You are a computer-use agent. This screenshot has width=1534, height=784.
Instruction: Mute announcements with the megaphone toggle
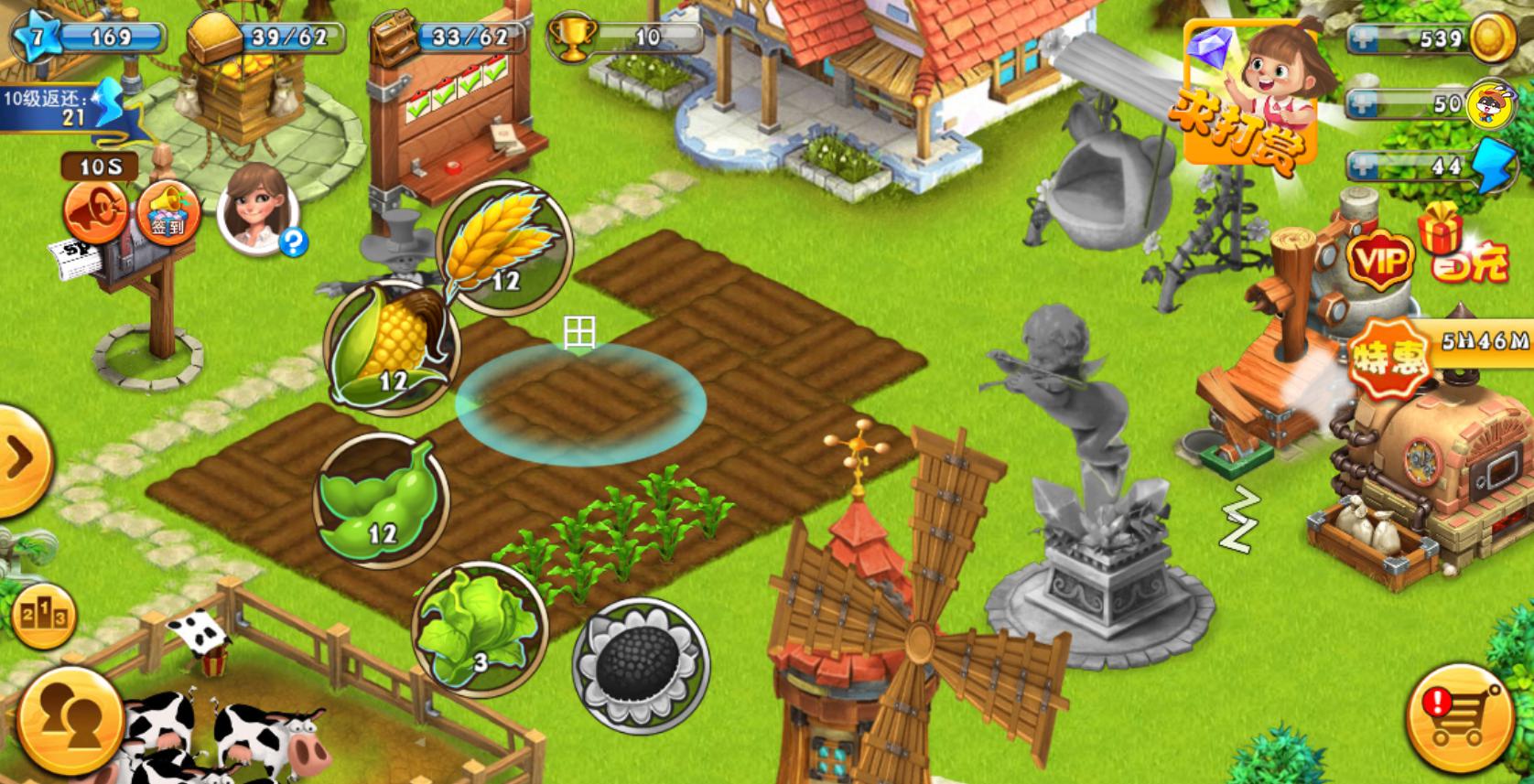(94, 212)
